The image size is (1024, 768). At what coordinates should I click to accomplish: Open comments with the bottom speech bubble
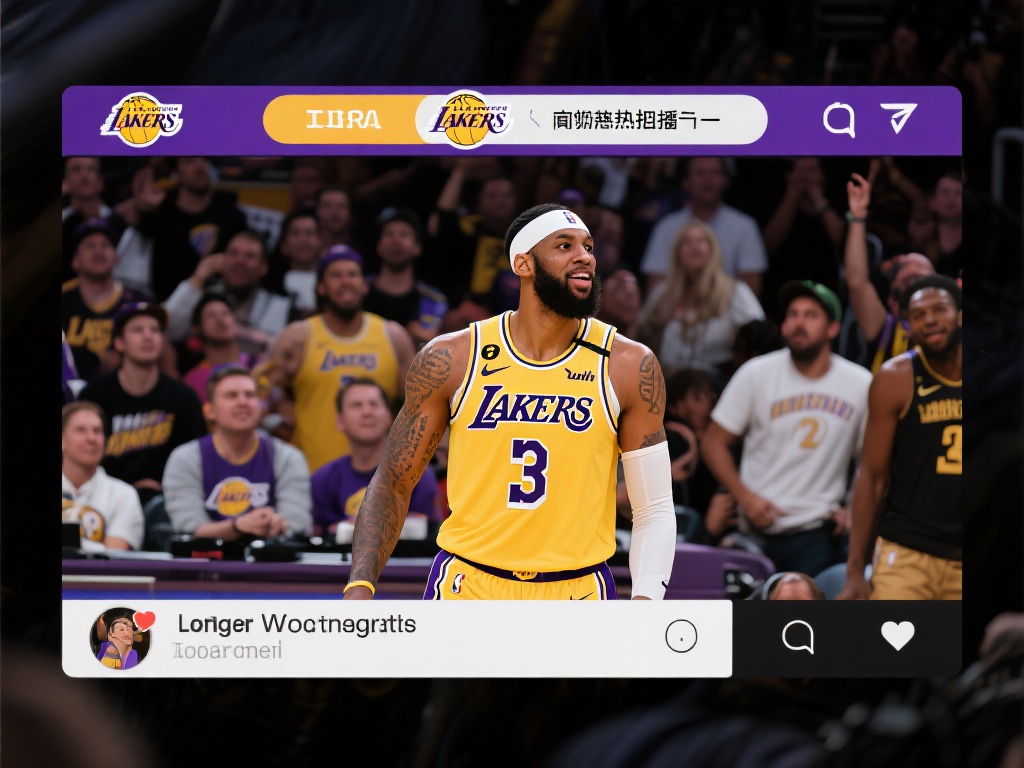click(x=797, y=636)
